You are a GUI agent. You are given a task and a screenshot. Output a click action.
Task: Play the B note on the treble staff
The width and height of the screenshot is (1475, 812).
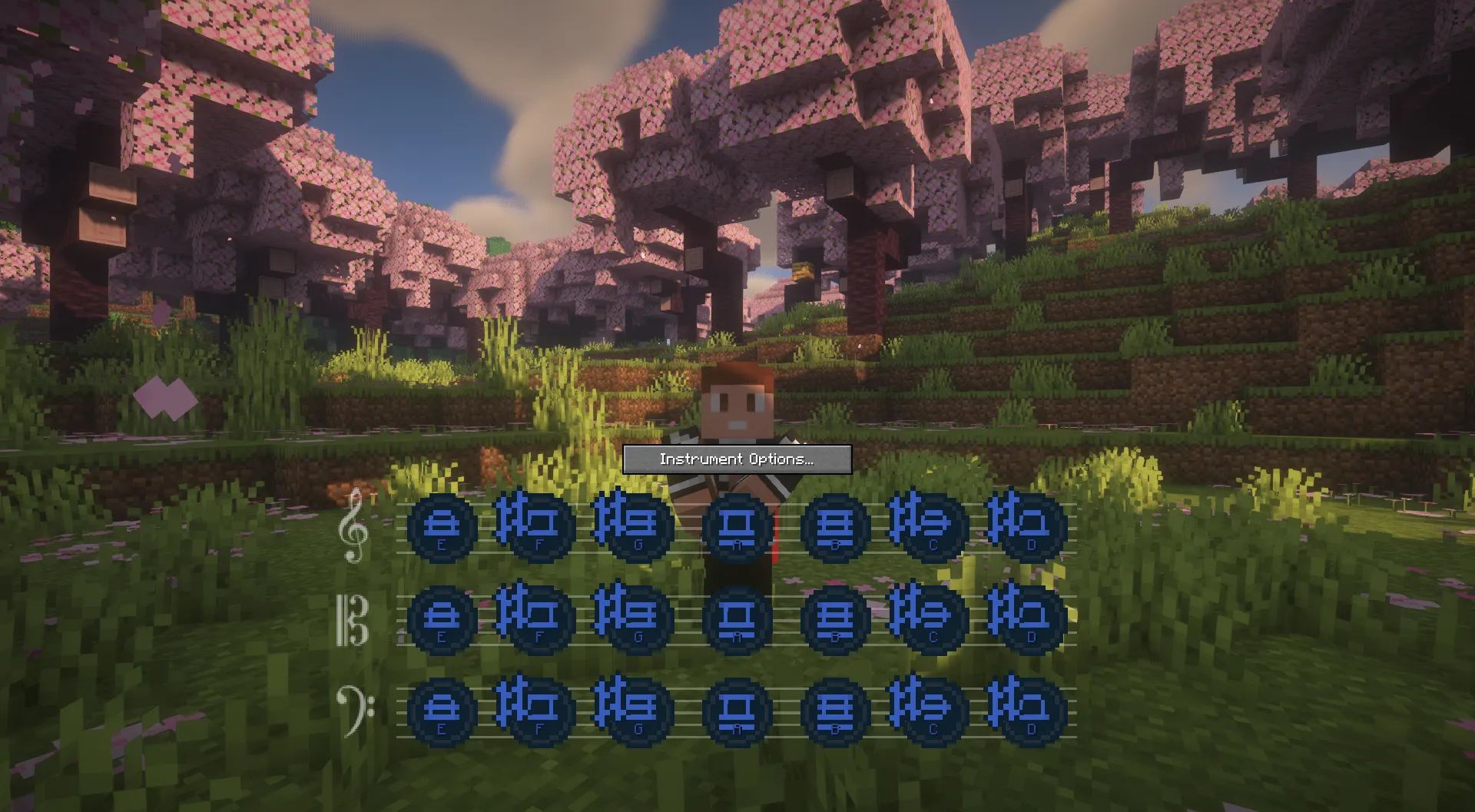[835, 527]
